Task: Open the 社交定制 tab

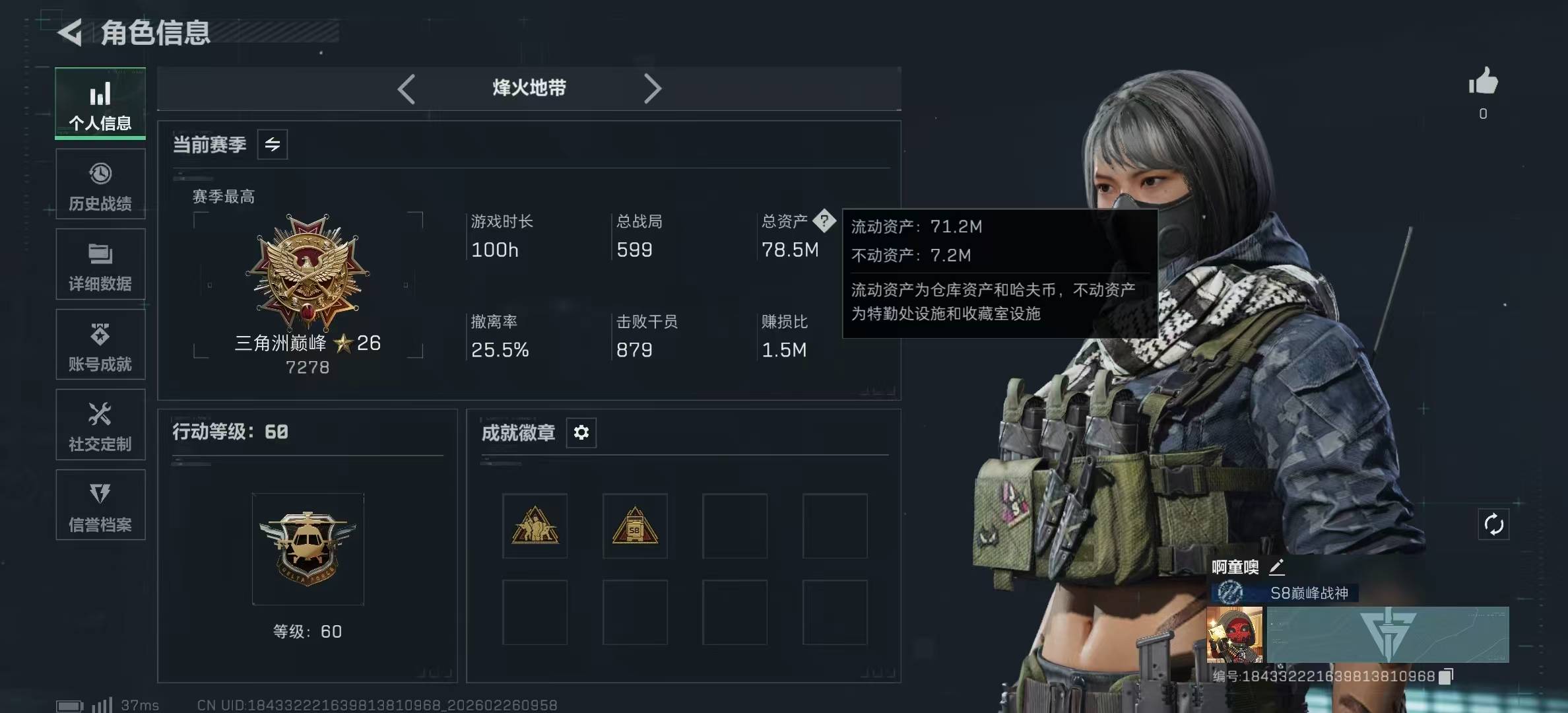Action: (x=100, y=425)
